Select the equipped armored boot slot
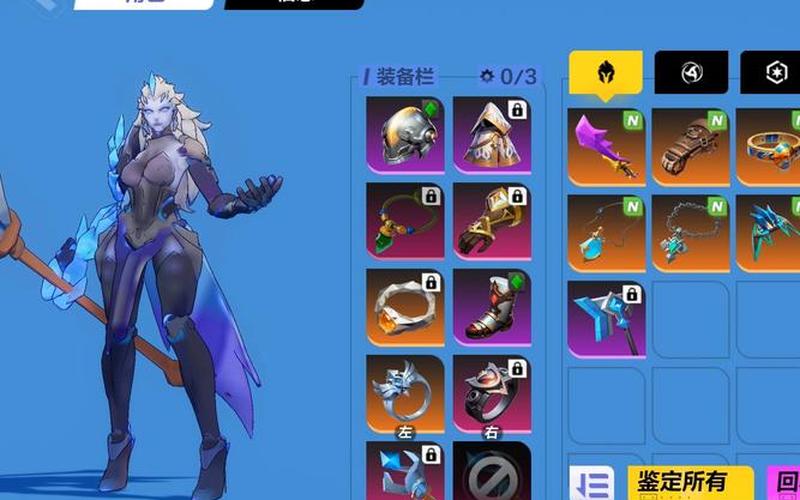Image resolution: width=800 pixels, height=500 pixels. 491,306
